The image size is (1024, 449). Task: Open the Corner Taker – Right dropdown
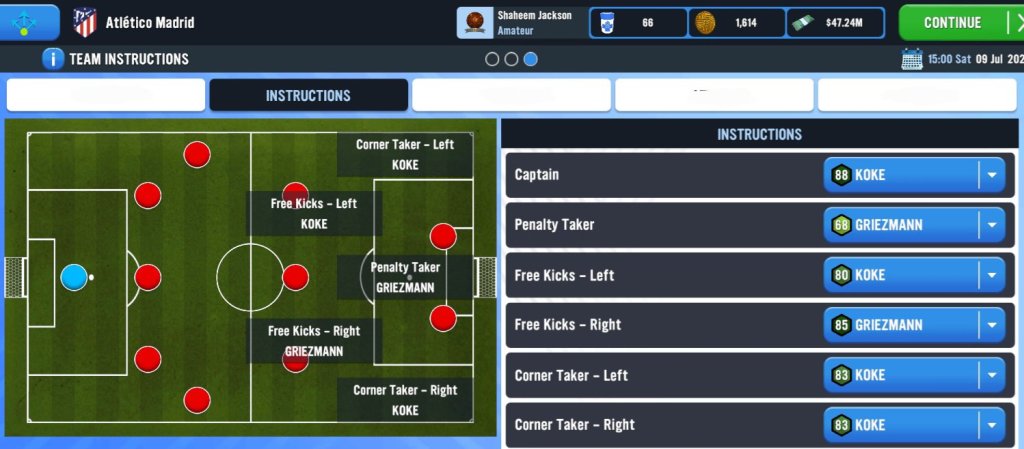(914, 425)
